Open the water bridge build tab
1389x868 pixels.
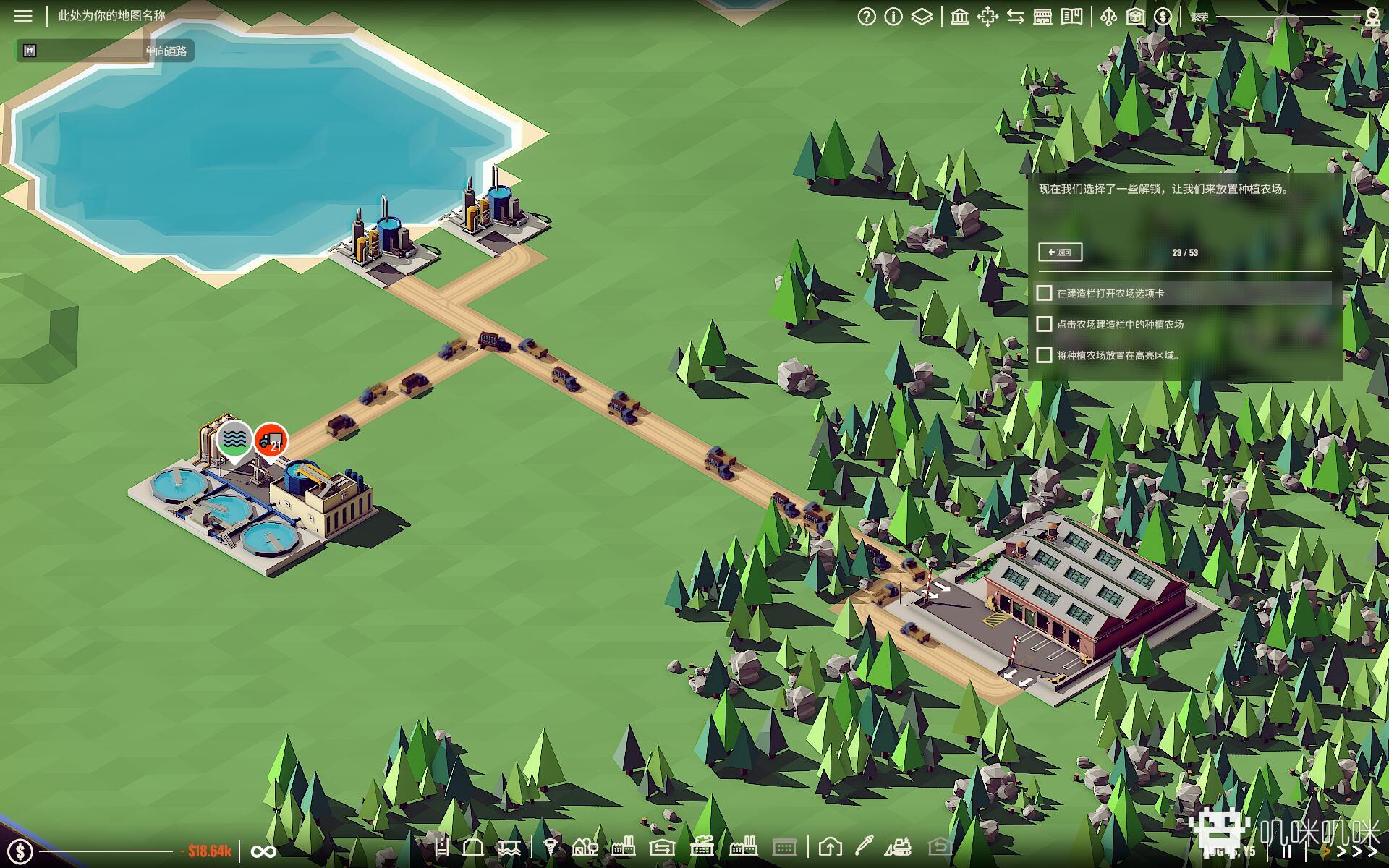[x=509, y=846]
